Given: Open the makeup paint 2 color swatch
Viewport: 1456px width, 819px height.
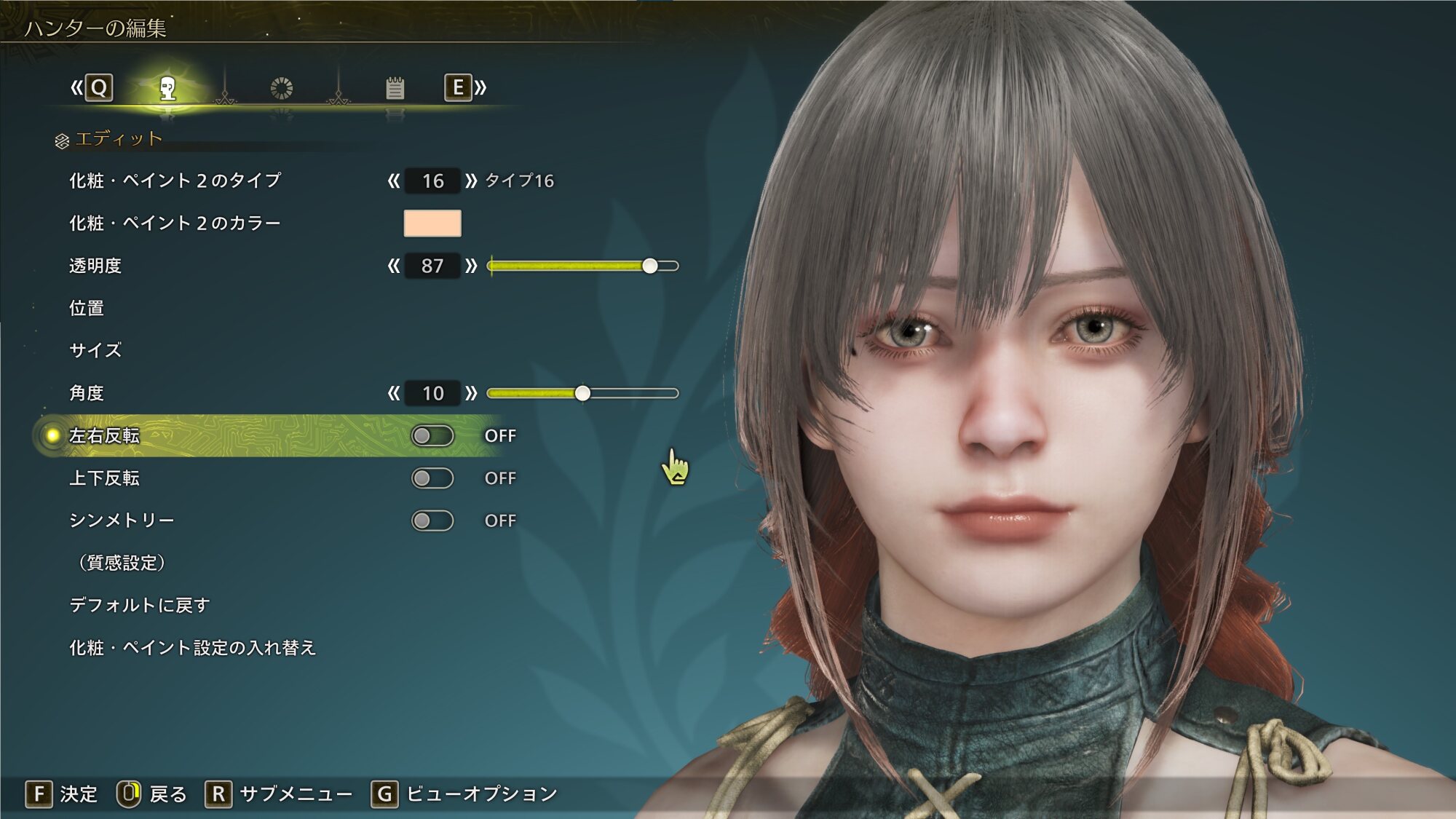Looking at the screenshot, I should pyautogui.click(x=432, y=223).
